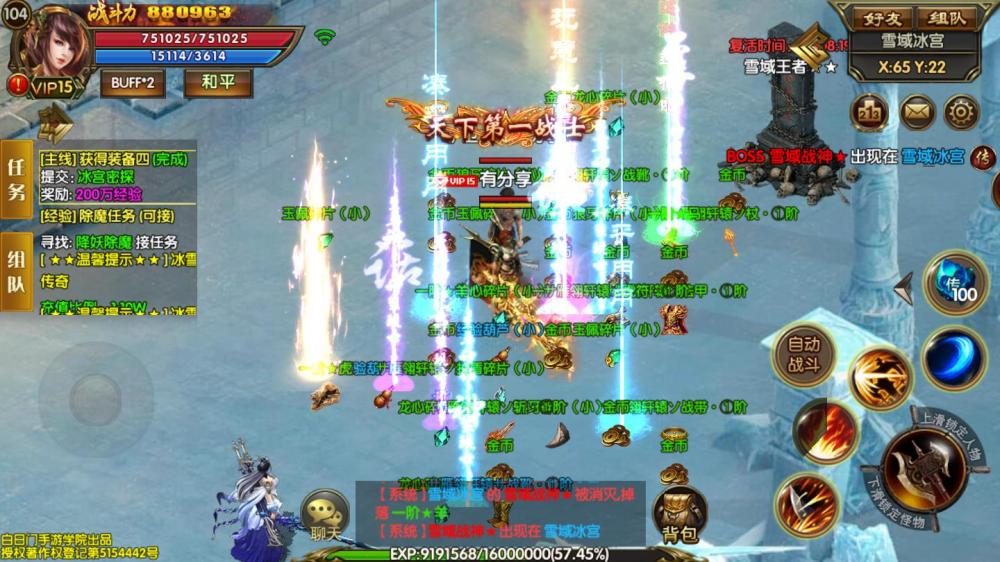Toggle the 和平 attack mode button
The image size is (1000, 562).
pyautogui.click(x=217, y=82)
